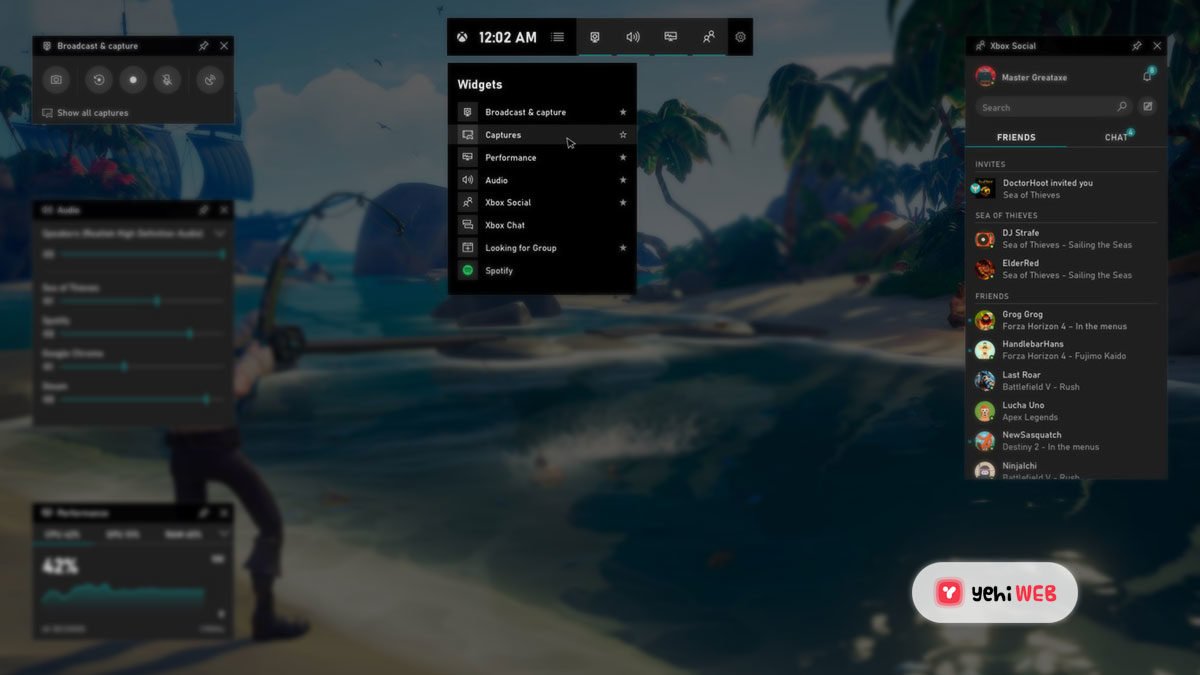This screenshot has height=675, width=1200.
Task: Toggle the microphone while recording
Action: (168, 79)
